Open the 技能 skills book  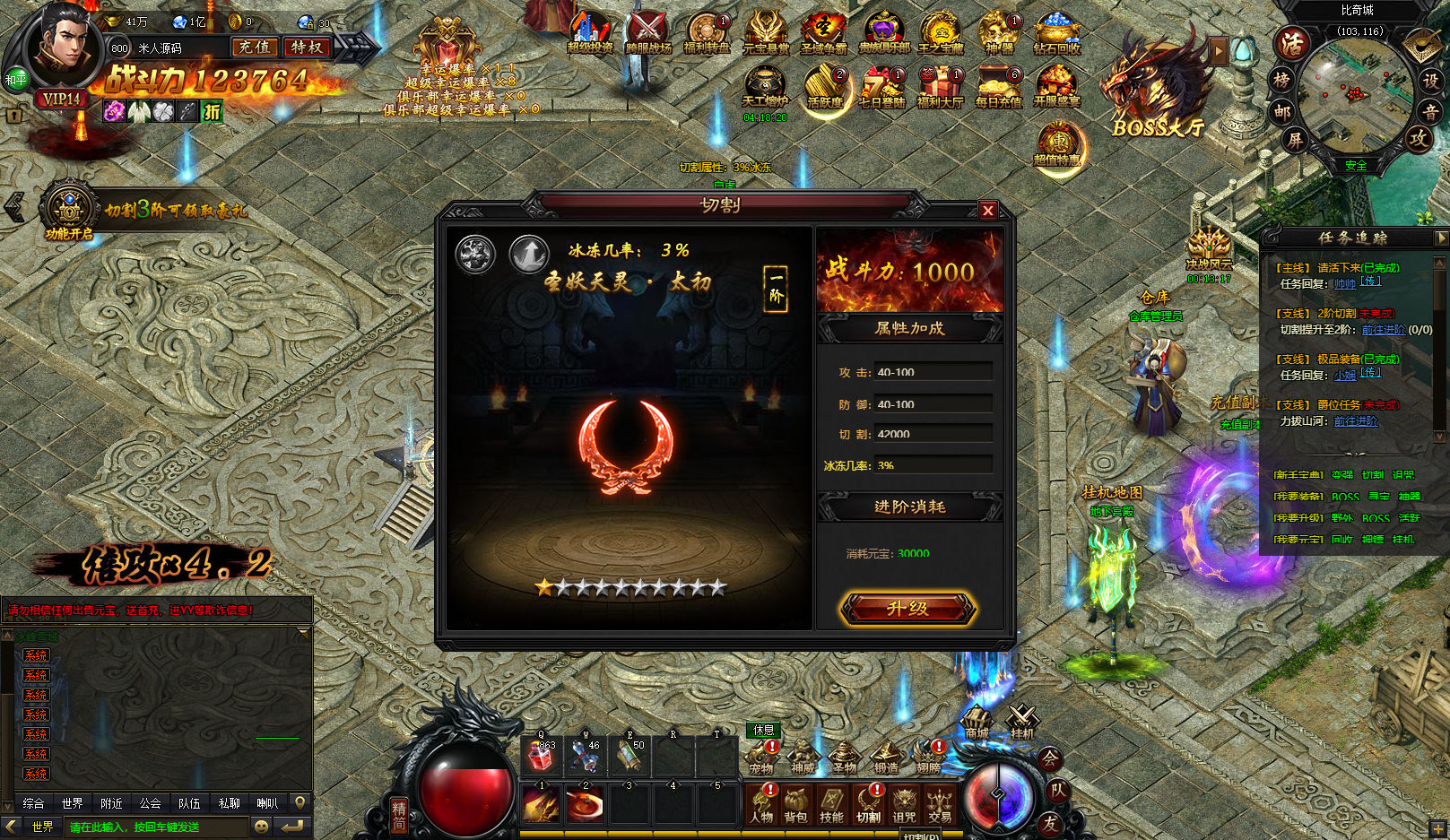point(831,803)
